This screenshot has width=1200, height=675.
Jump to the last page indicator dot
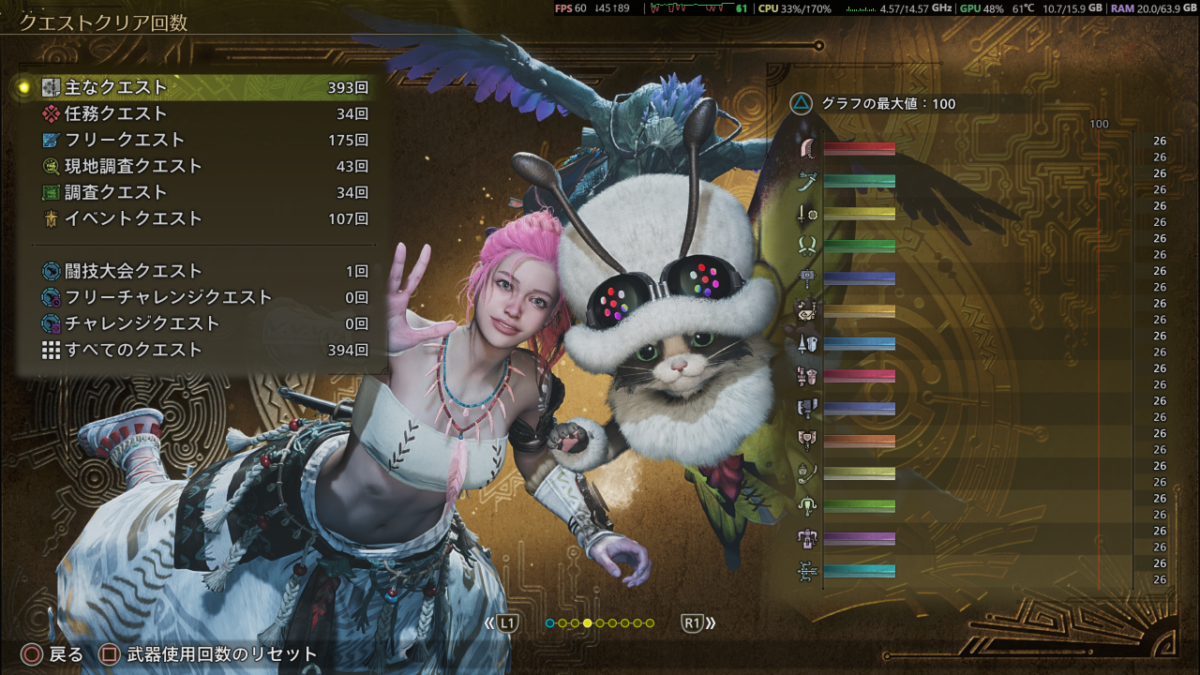(x=650, y=624)
